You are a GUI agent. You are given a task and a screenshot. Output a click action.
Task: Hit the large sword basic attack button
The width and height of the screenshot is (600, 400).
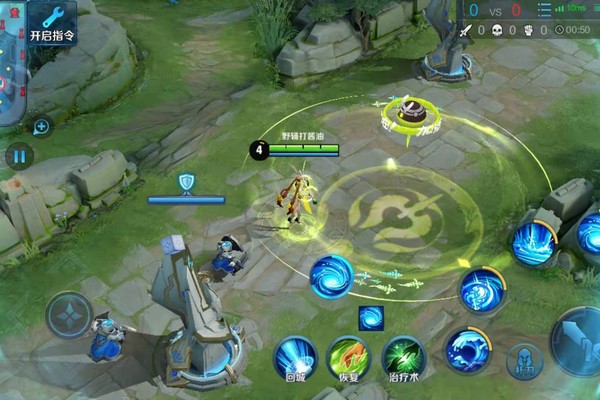583,340
